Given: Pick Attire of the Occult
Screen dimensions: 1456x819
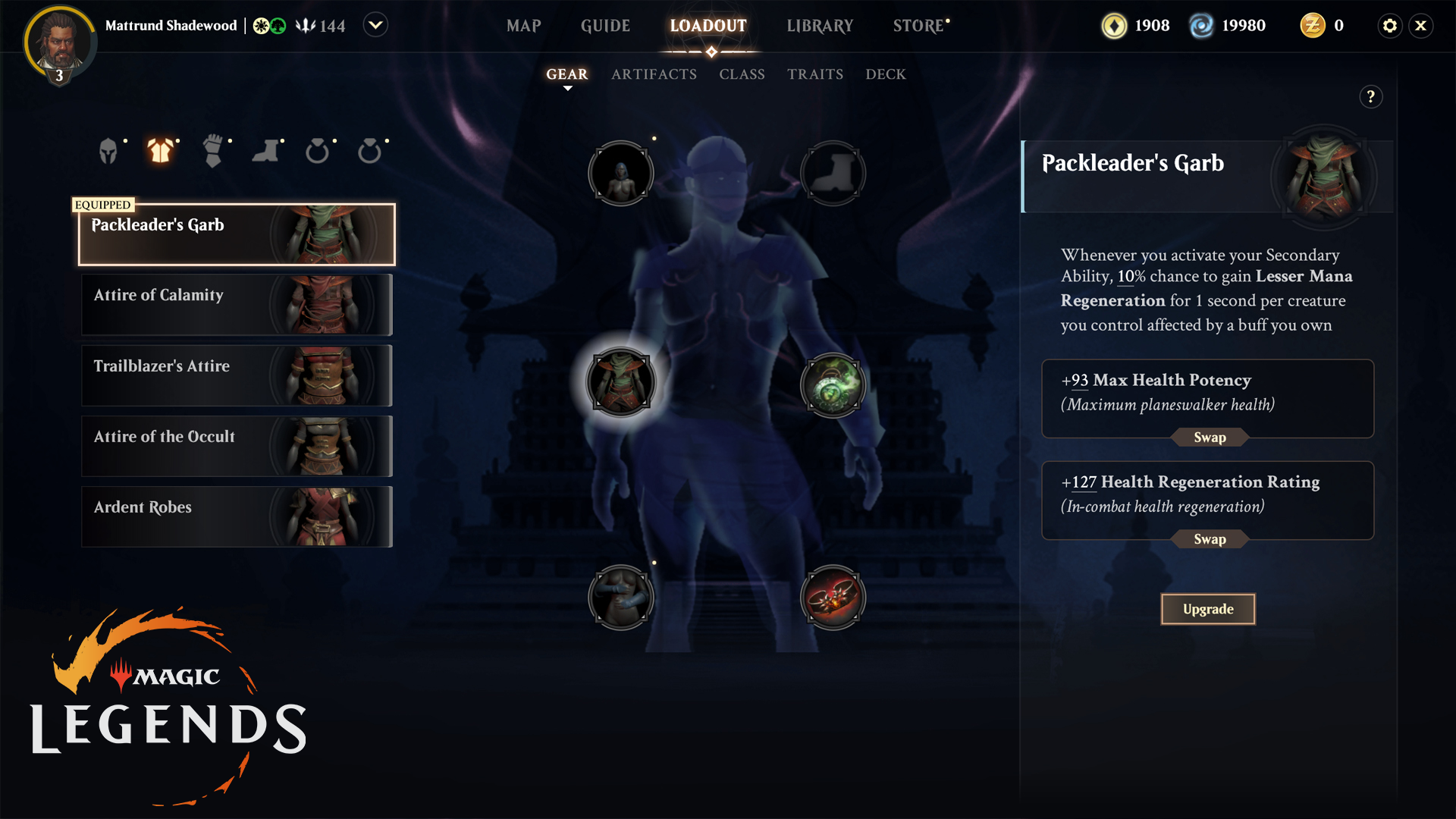Looking at the screenshot, I should (x=237, y=446).
